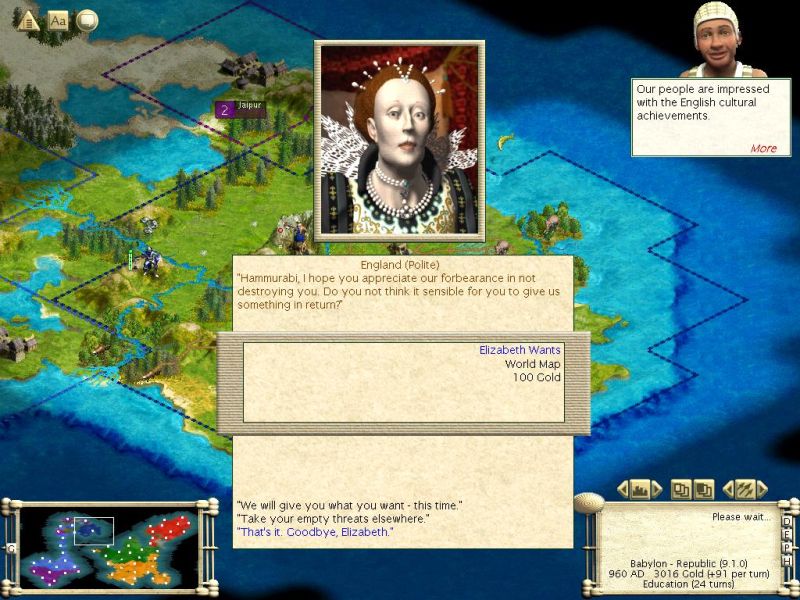
Task: Click the round speech bubble advisor button
Action: click(x=87, y=20)
